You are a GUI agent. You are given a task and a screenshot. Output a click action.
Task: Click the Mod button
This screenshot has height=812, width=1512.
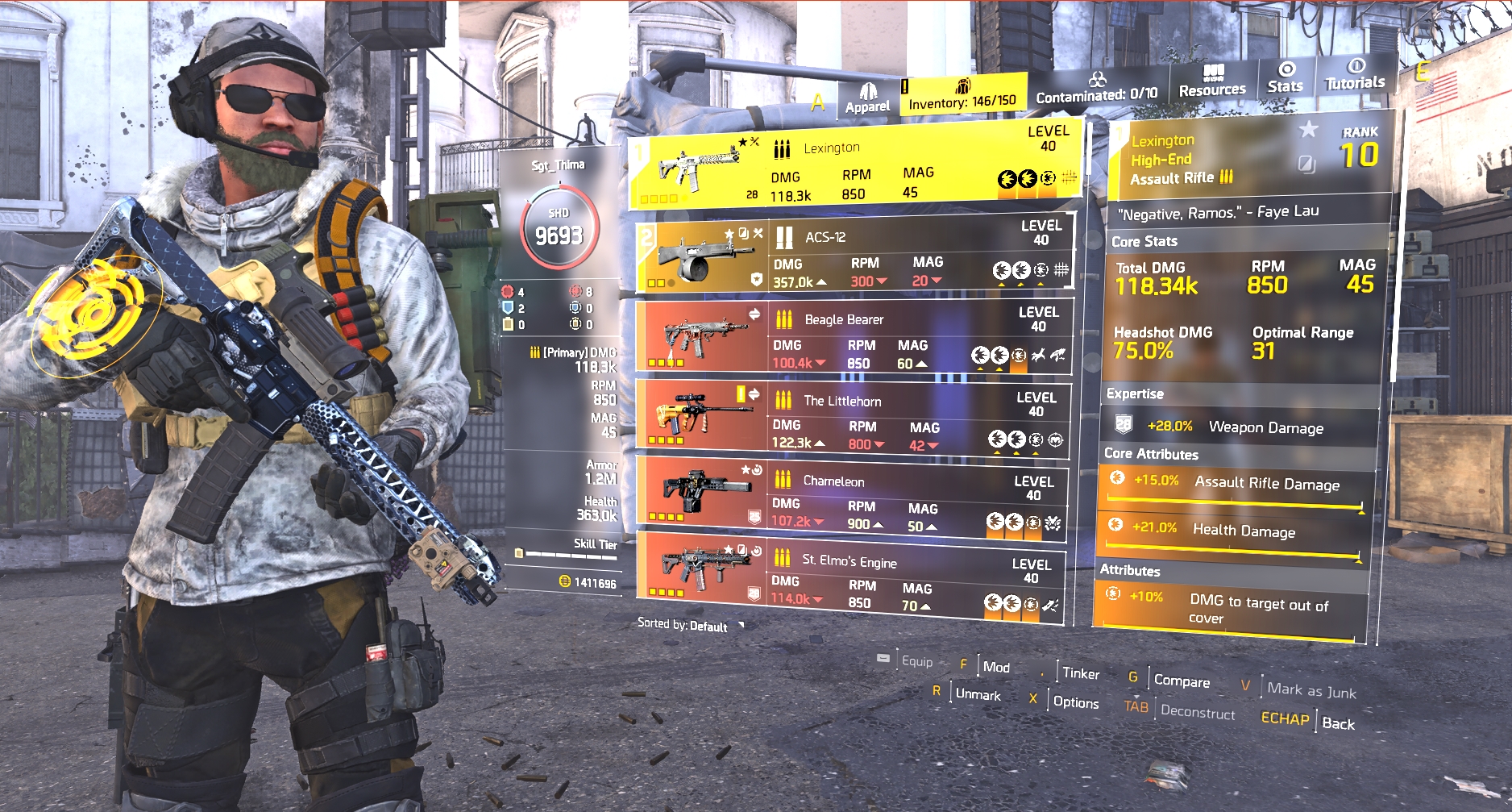point(996,667)
